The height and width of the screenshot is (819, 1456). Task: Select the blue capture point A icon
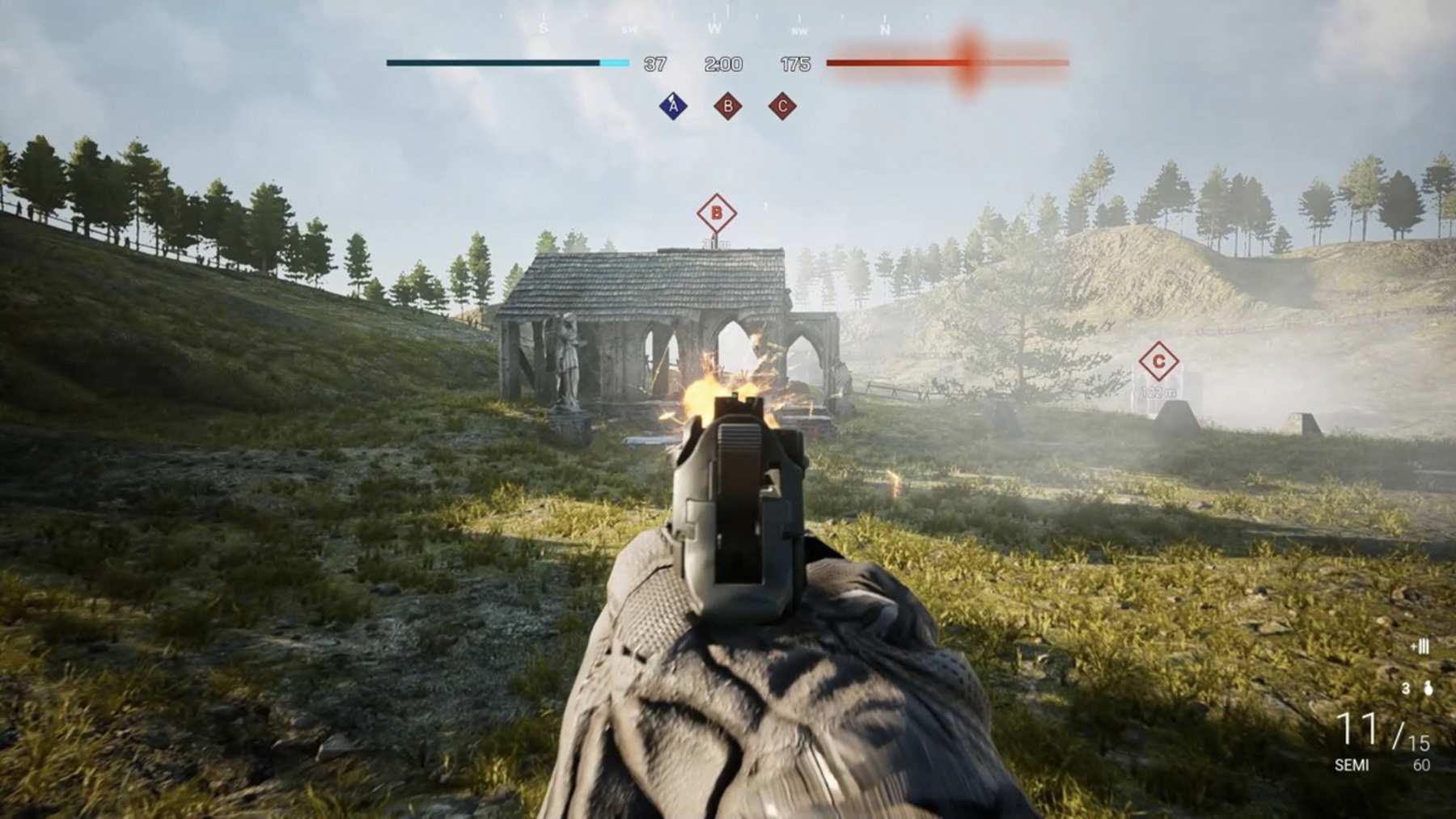[x=673, y=106]
